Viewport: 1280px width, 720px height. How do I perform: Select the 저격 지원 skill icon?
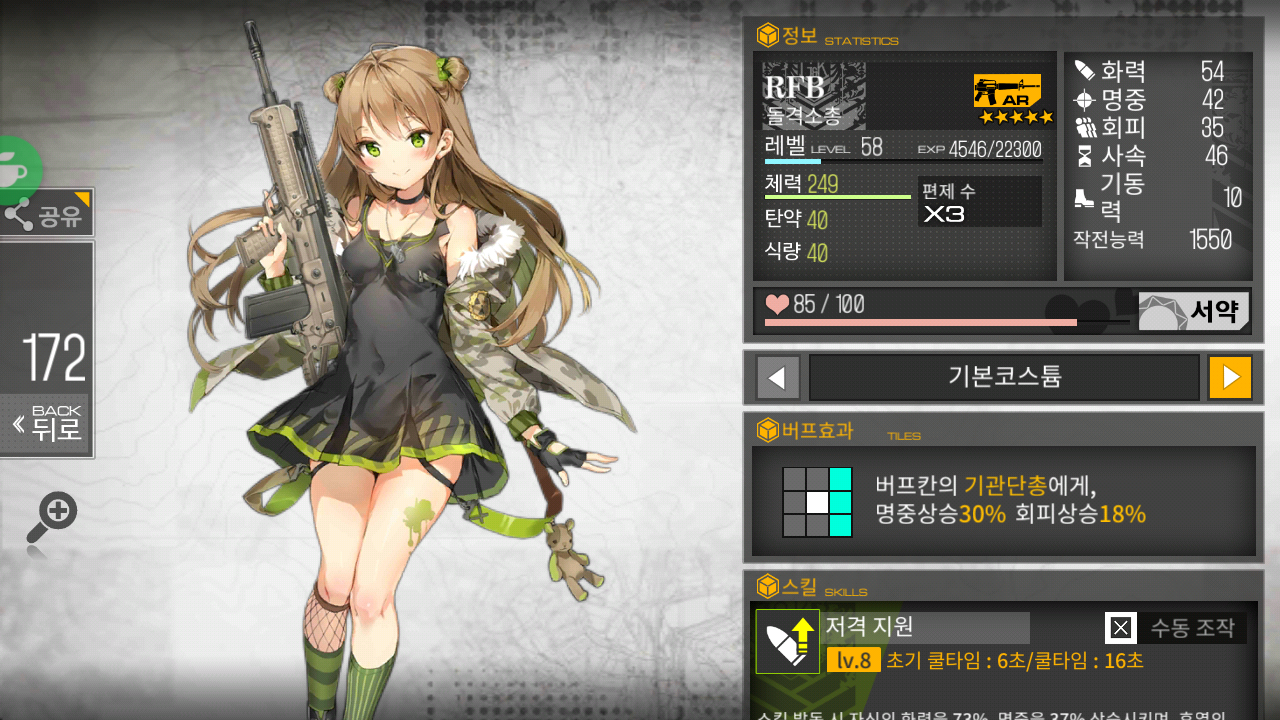point(787,641)
